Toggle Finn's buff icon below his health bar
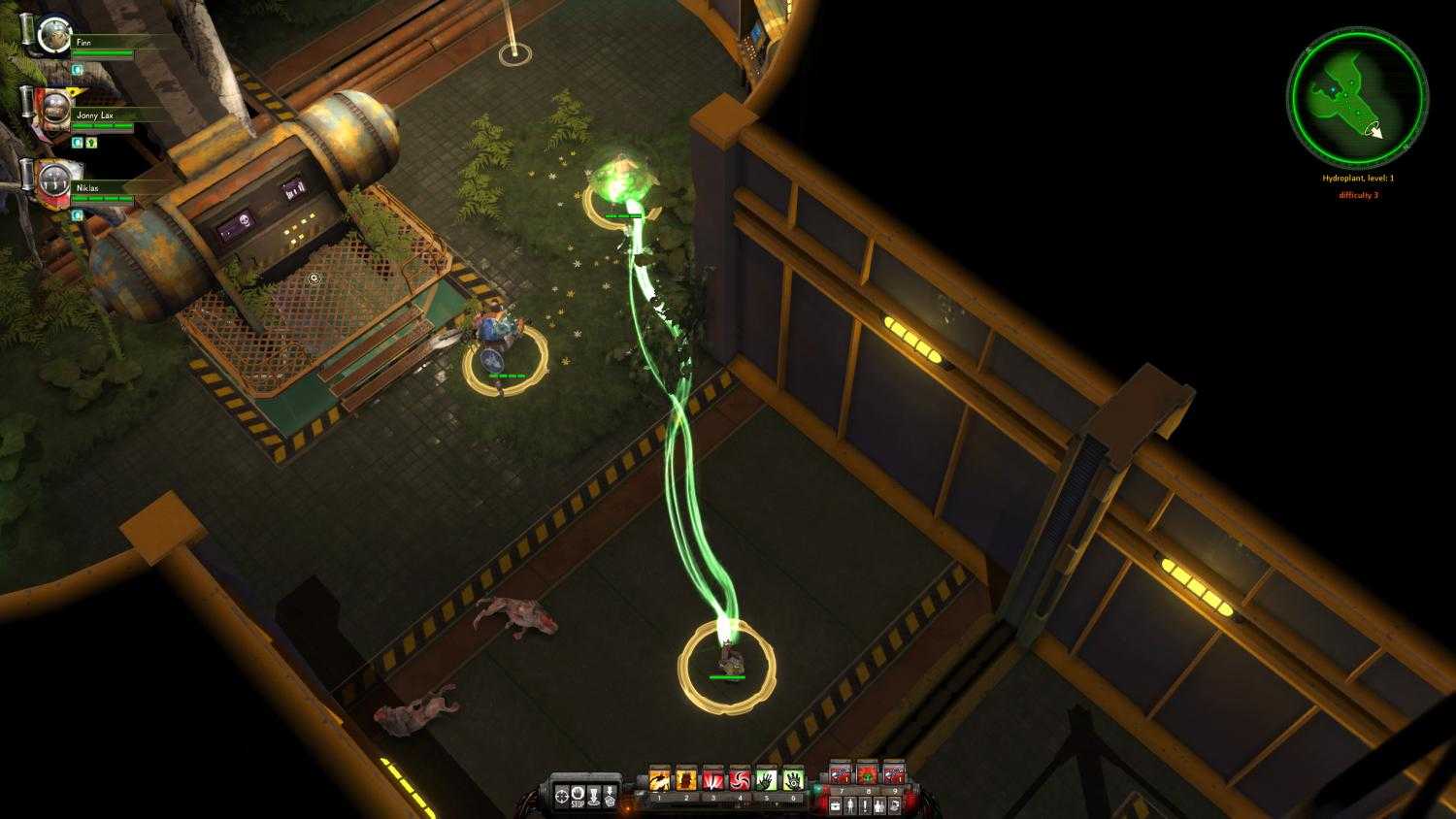 [x=76, y=69]
